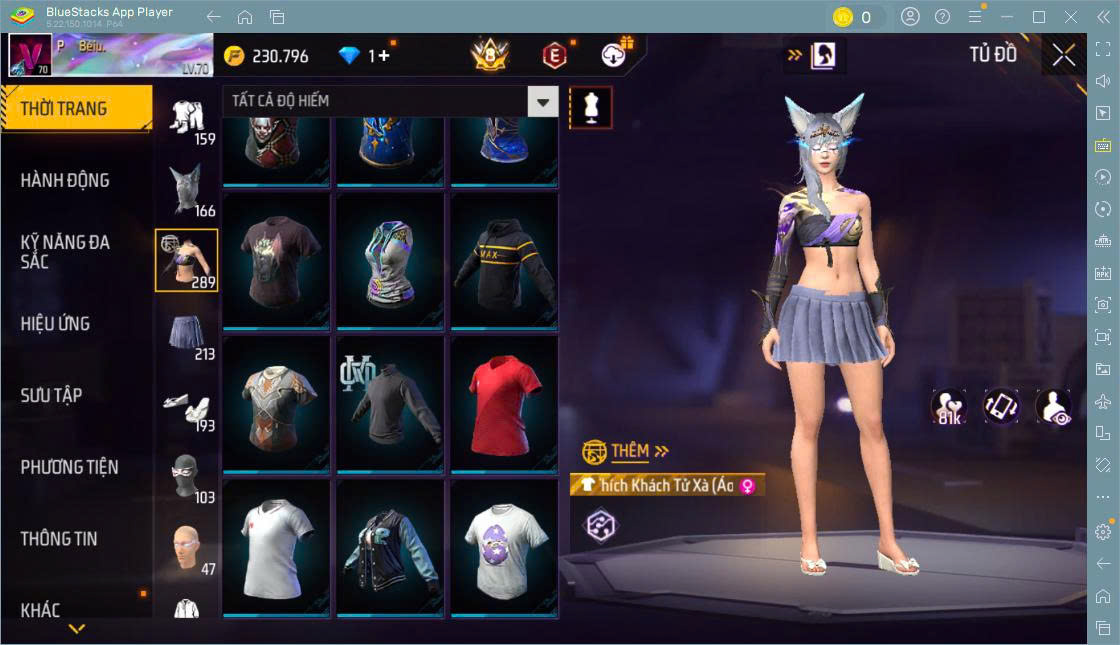
Task: Show the Thông Tin tab
Action: tap(60, 538)
